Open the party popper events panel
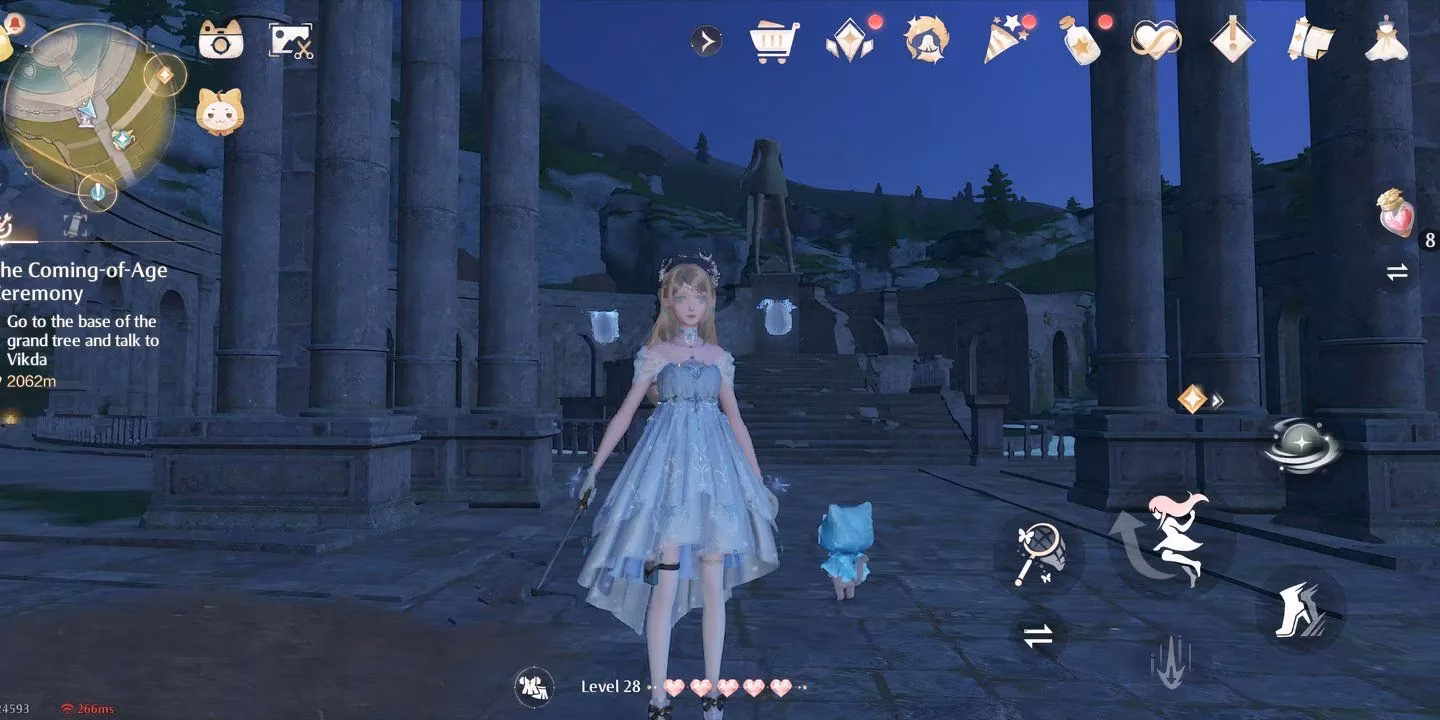This screenshot has height=720, width=1440. (x=1005, y=40)
